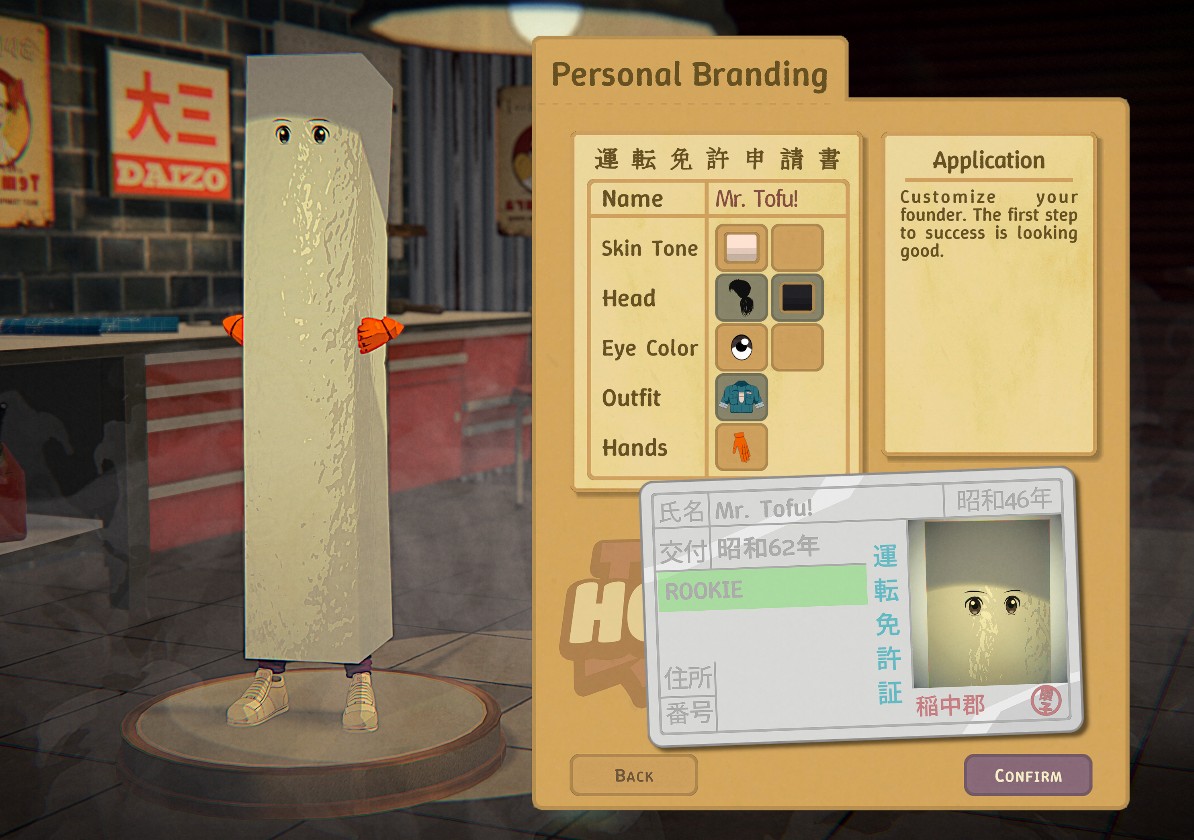1194x840 pixels.
Task: Click the empty slot beside Eye Color
Action: pyautogui.click(x=797, y=348)
